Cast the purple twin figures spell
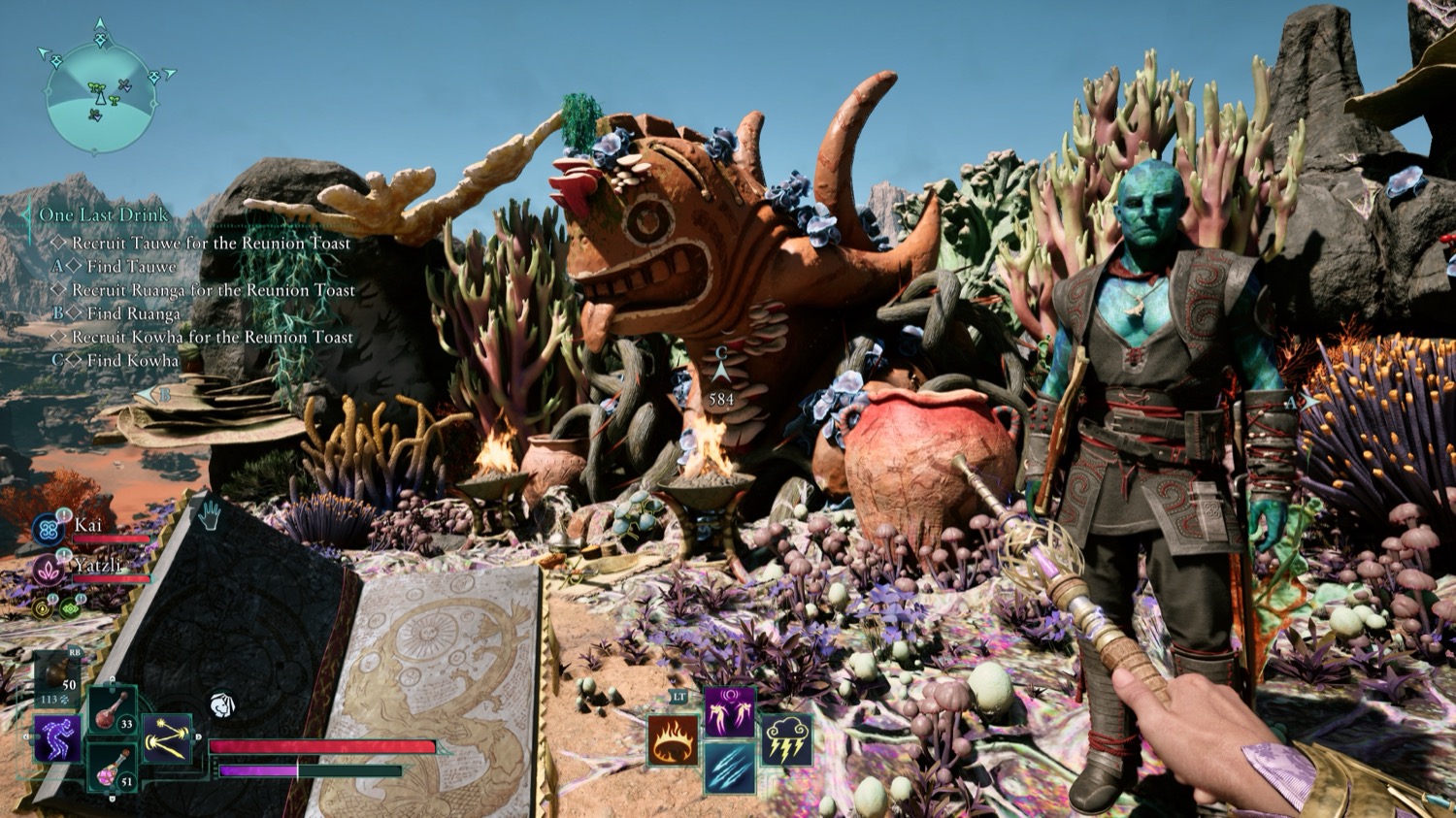1456x818 pixels. (x=730, y=712)
